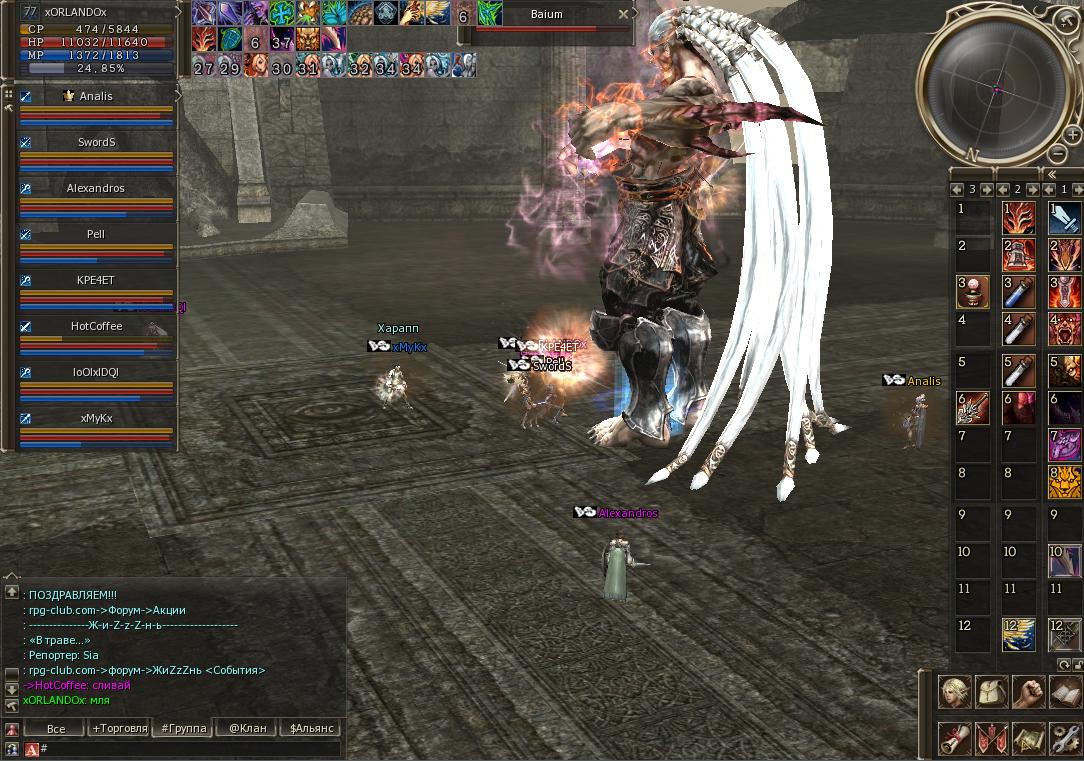Screen dimensions: 1084x761
Task: Open the $Альянс chat tab
Action: [309, 729]
